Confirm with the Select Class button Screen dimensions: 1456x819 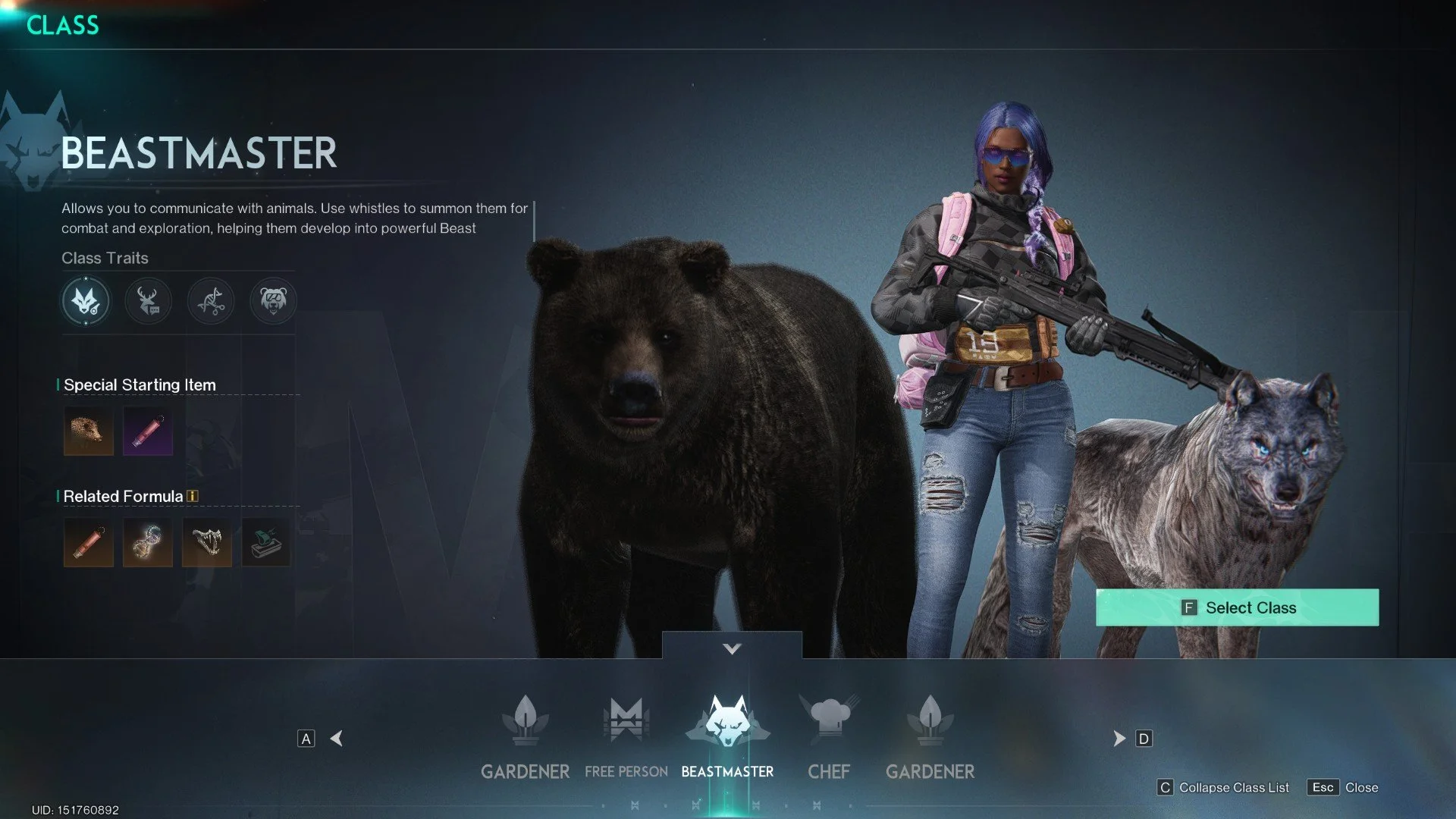[x=1237, y=607]
